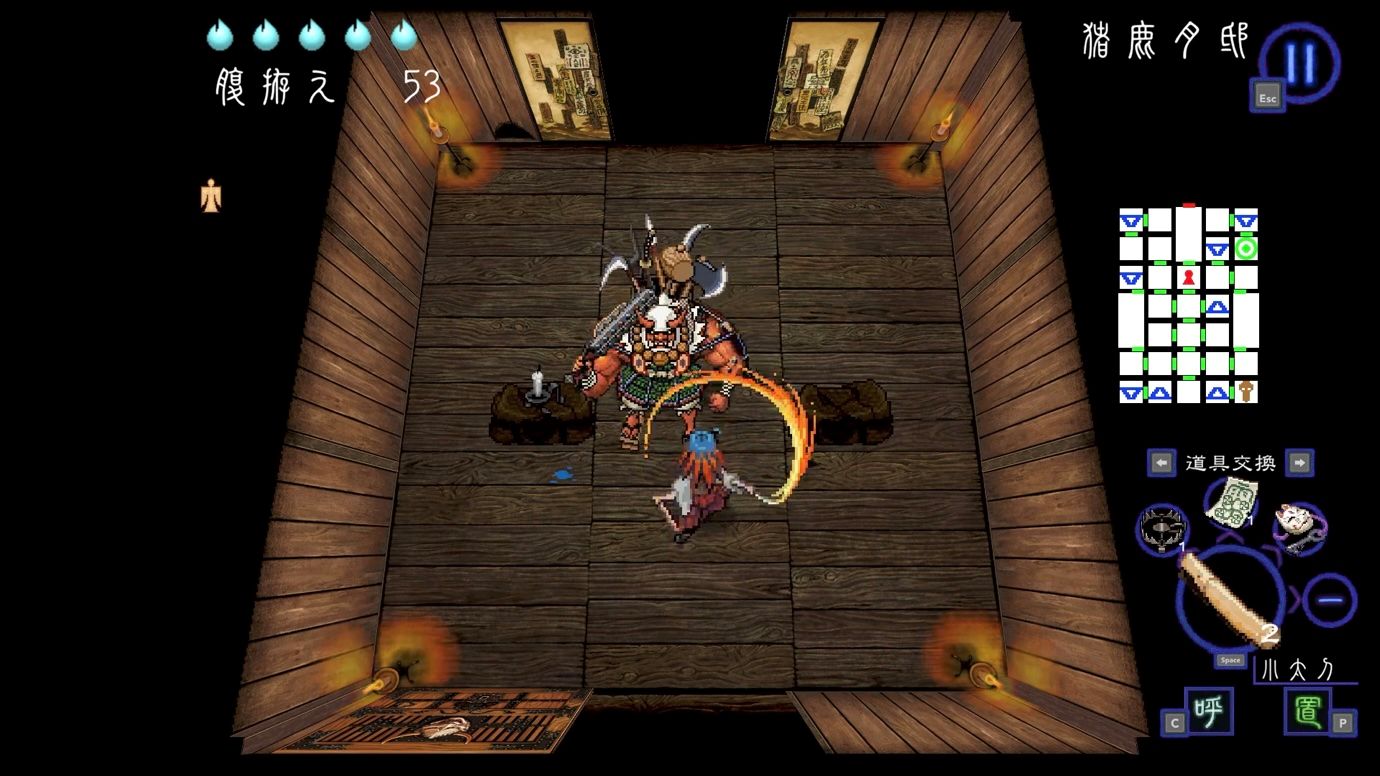
Task: Pick the fox mask and key slot
Action: [x=1299, y=528]
